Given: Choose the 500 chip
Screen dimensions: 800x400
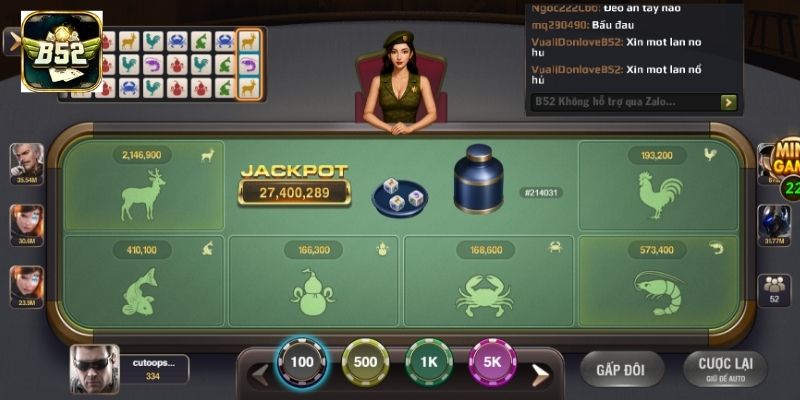Looking at the screenshot, I should [365, 363].
